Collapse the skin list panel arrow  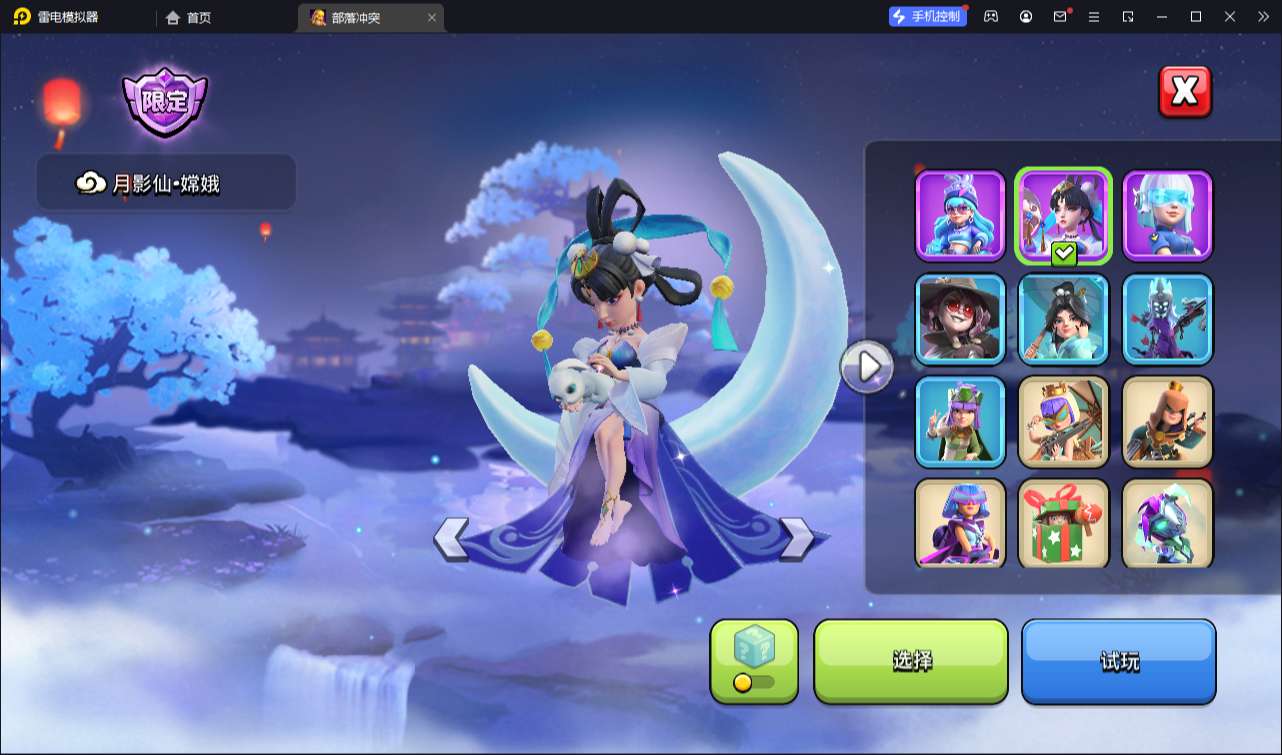tap(867, 367)
